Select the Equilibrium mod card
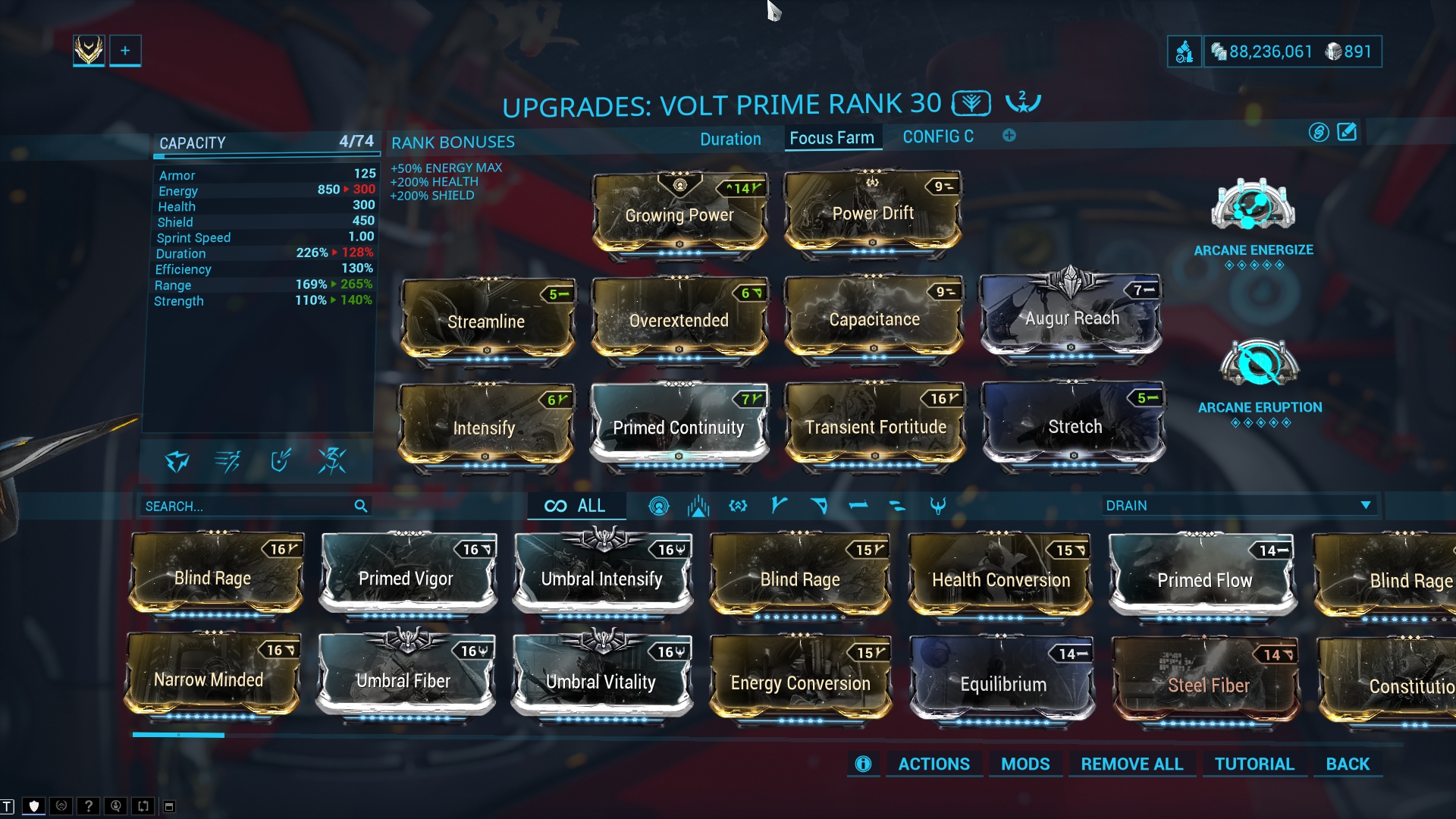This screenshot has height=819, width=1456. point(1003,682)
